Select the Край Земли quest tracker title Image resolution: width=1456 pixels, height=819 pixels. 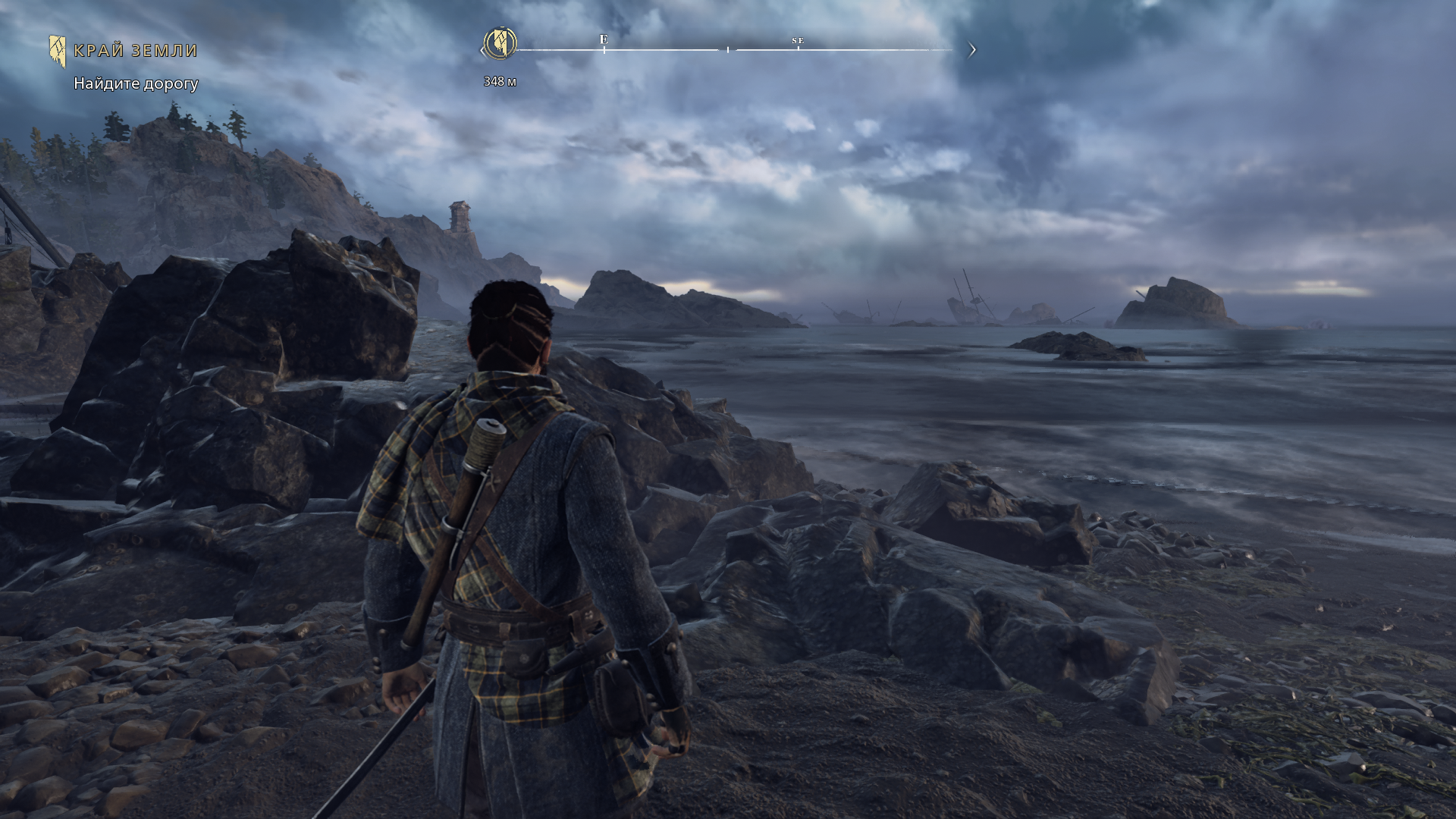coord(136,51)
